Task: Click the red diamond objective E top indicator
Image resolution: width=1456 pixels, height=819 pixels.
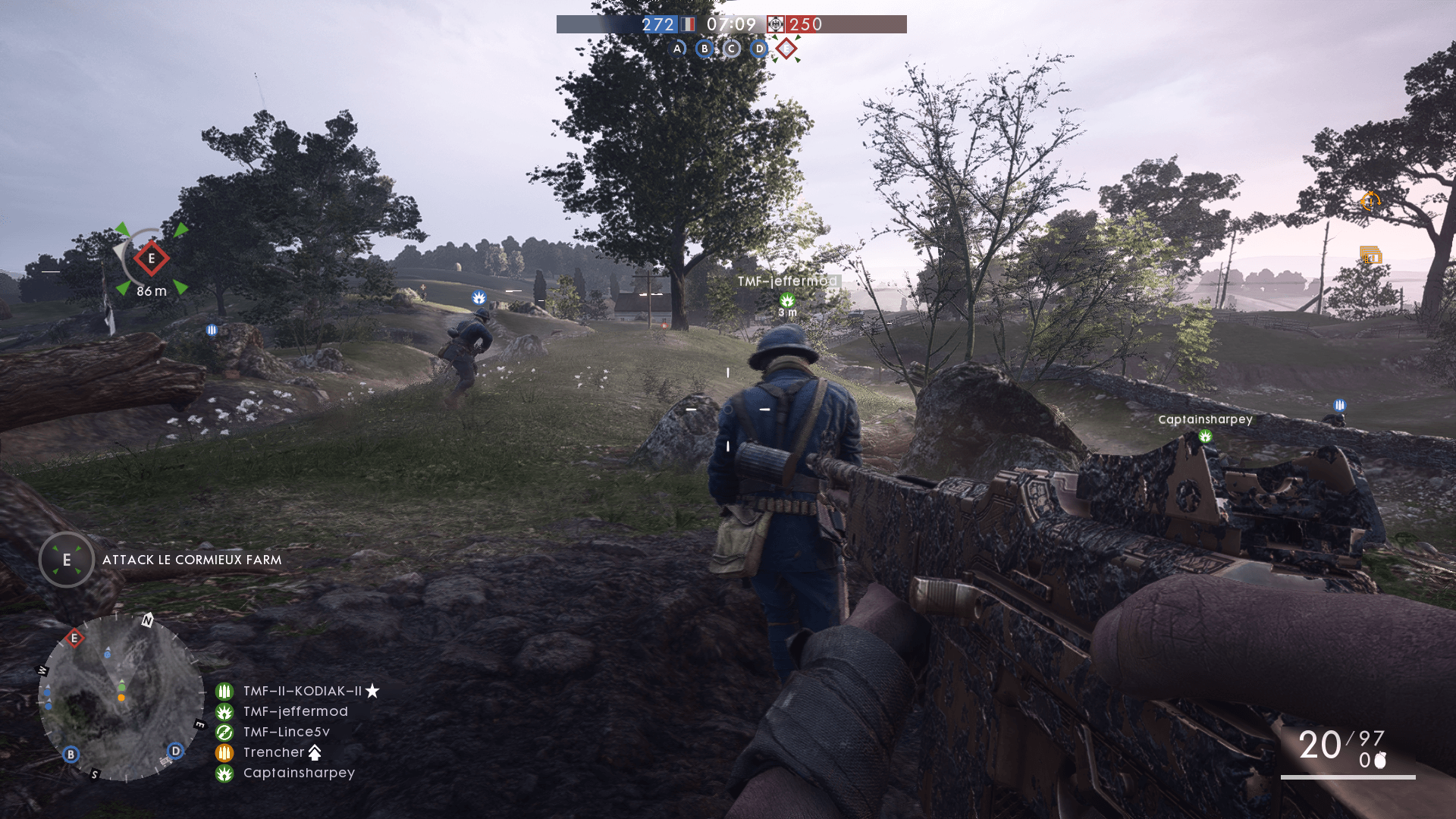Action: coord(786,49)
